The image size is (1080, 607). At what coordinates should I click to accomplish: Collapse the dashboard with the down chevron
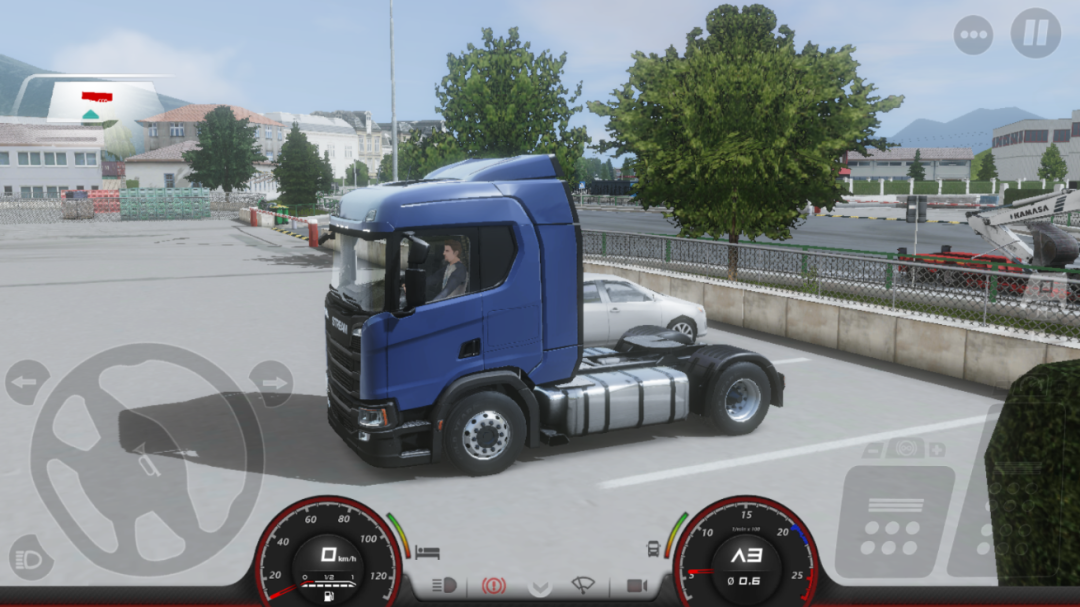pyautogui.click(x=540, y=586)
